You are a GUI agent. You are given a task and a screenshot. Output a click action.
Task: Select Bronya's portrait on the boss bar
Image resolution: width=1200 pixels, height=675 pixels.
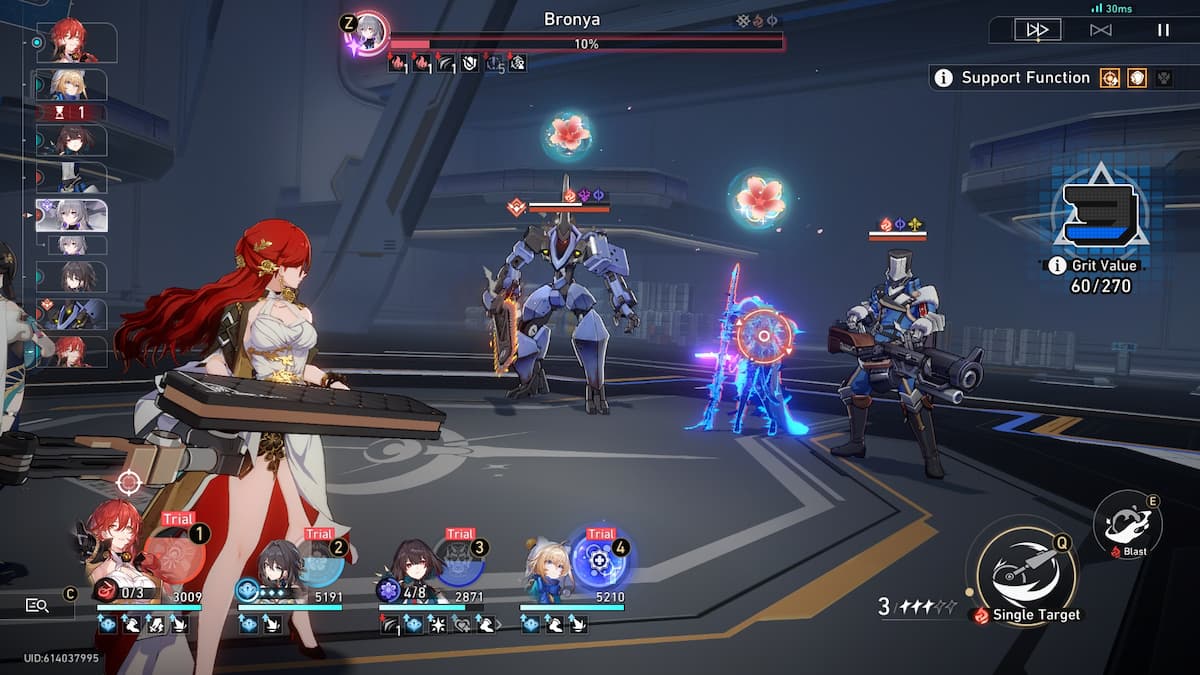369,33
